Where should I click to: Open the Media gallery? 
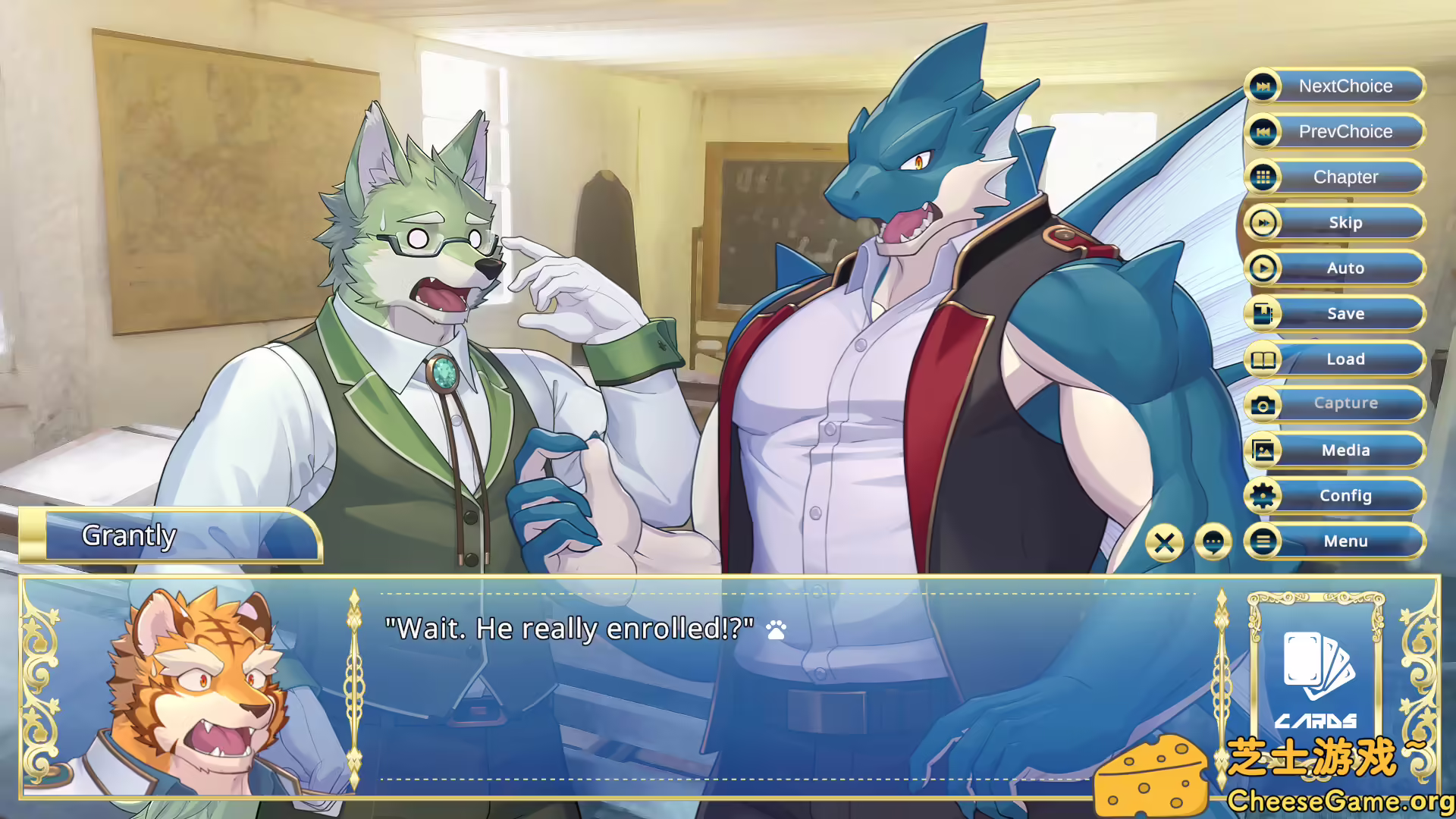1335,450
